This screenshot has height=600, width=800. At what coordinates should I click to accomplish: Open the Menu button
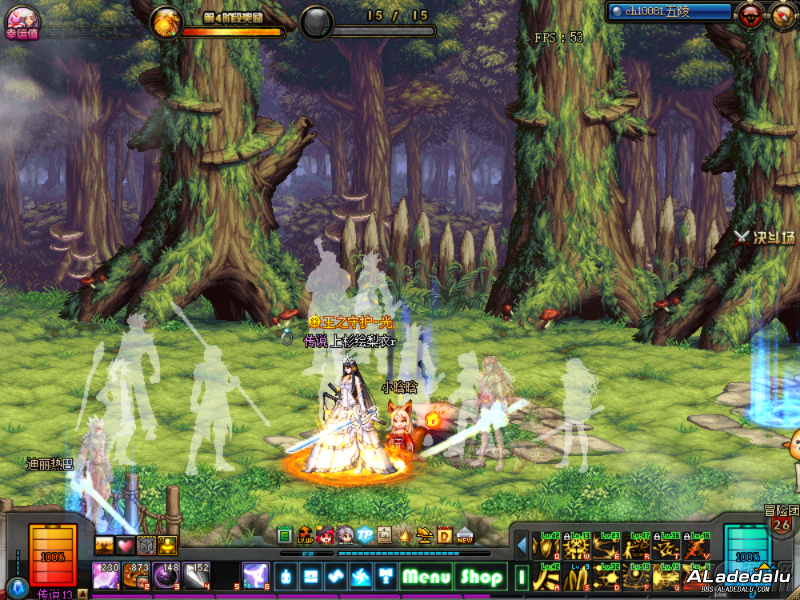[x=427, y=576]
